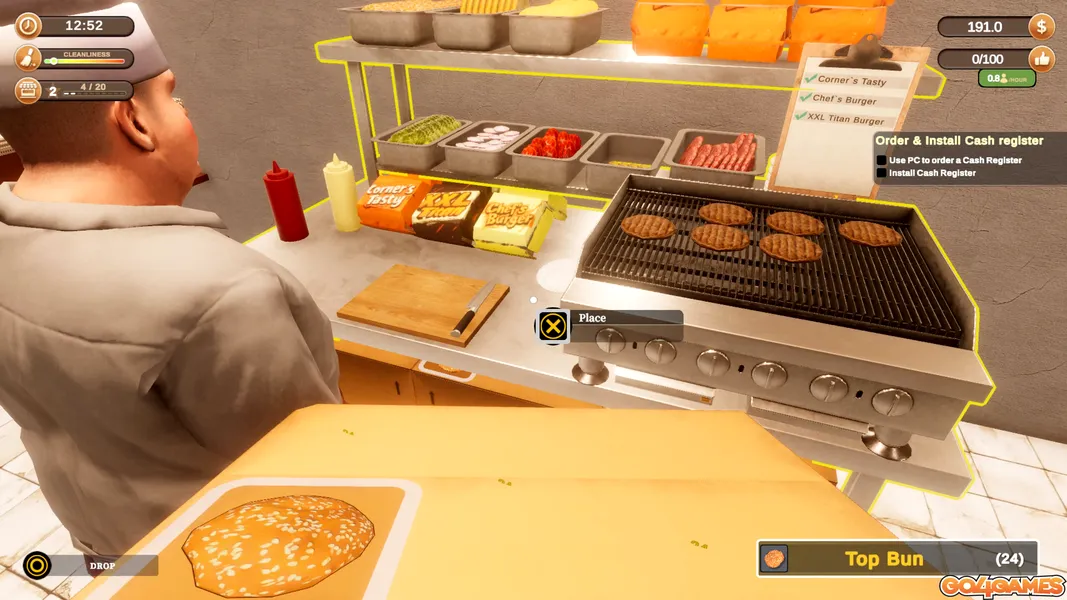Open the Order & Install Cash register objective
The image size is (1067, 600).
coord(959,141)
